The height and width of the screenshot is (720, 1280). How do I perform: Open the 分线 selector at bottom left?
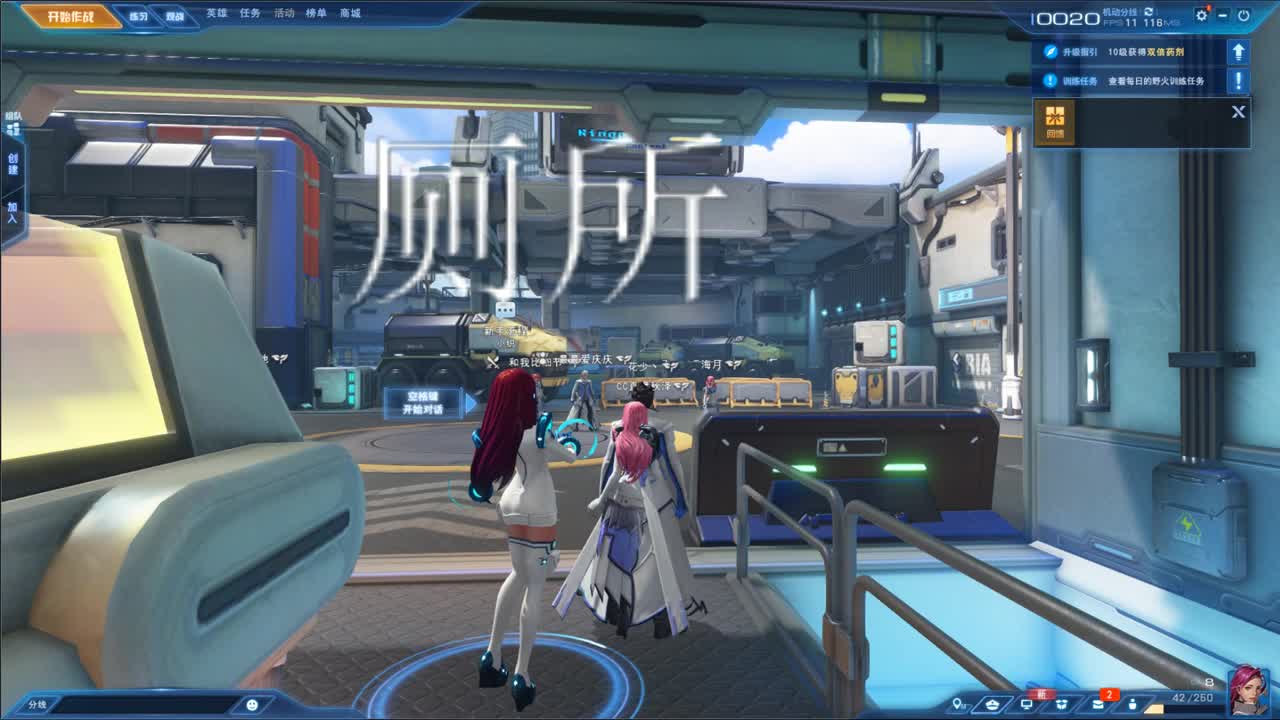tap(40, 704)
